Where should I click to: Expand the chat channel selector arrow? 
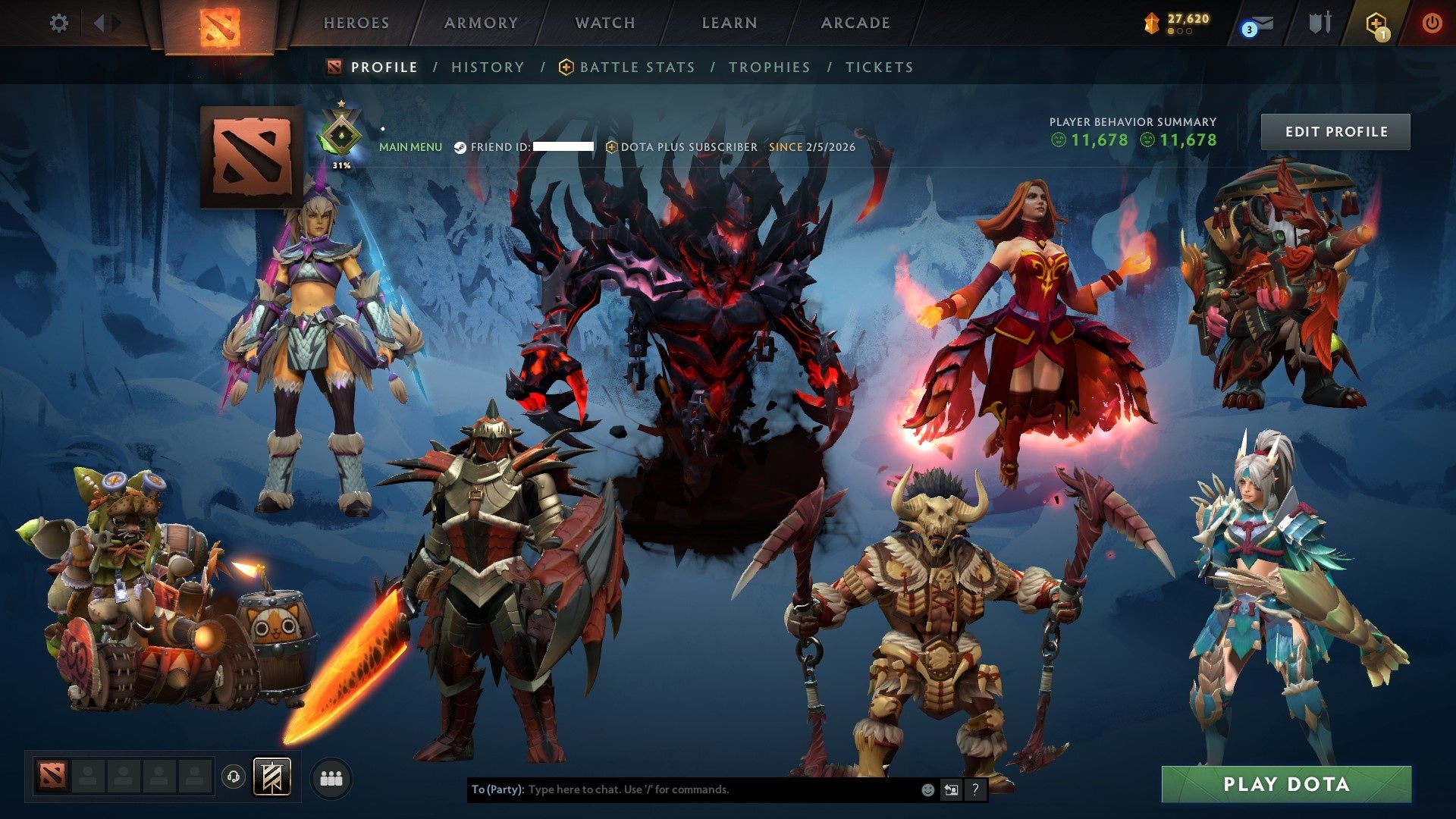951,789
